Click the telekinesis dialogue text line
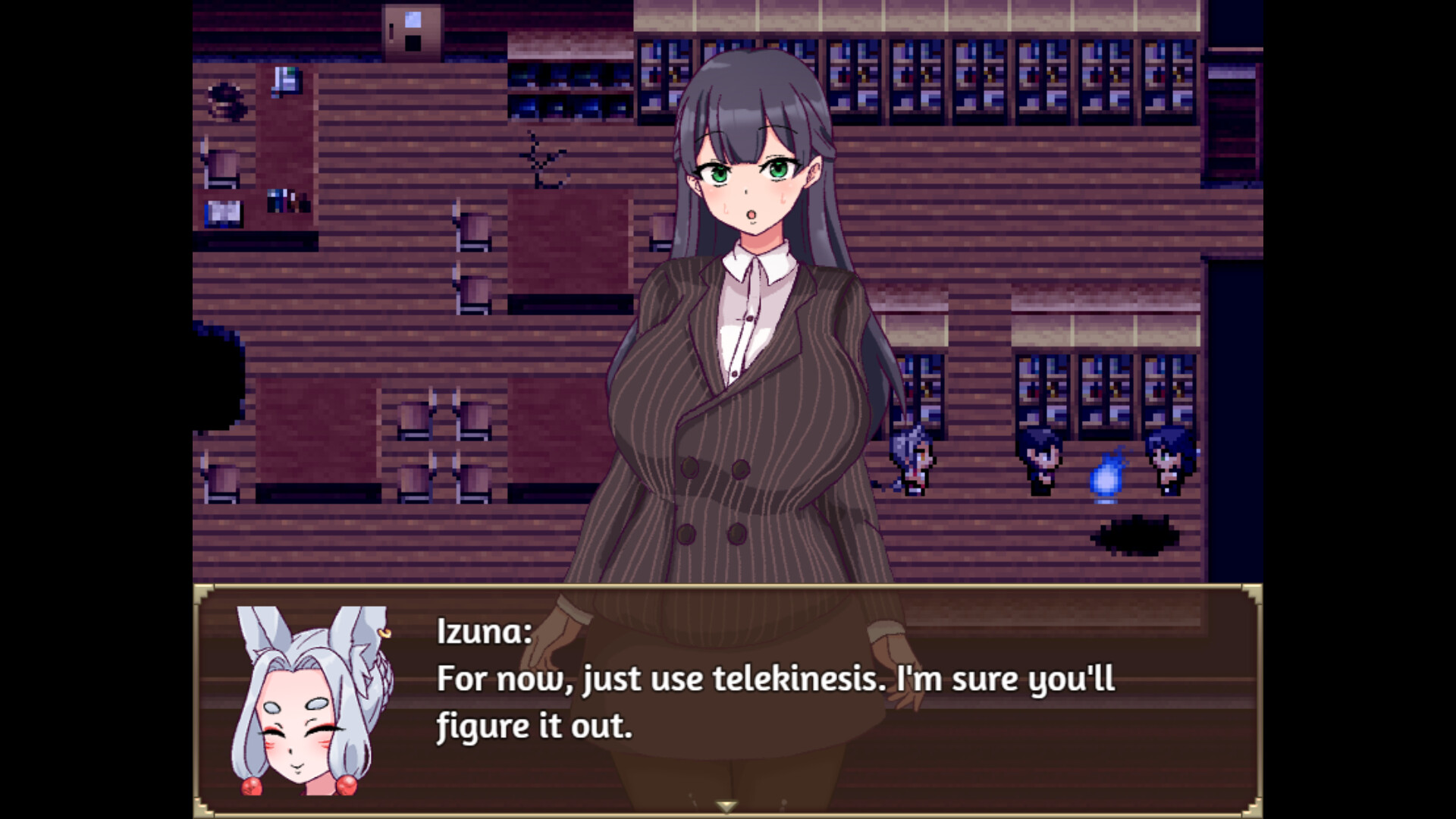1456x819 pixels. click(x=773, y=680)
